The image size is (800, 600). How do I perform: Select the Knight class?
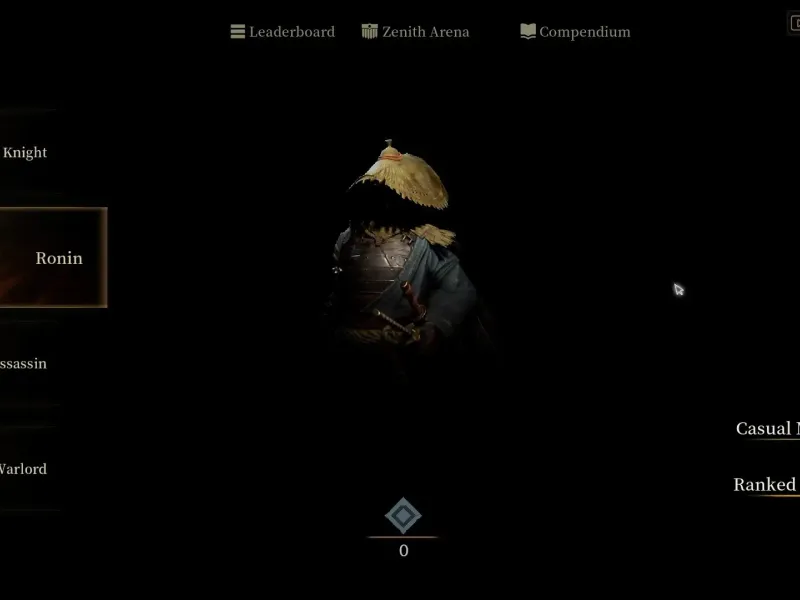click(25, 153)
